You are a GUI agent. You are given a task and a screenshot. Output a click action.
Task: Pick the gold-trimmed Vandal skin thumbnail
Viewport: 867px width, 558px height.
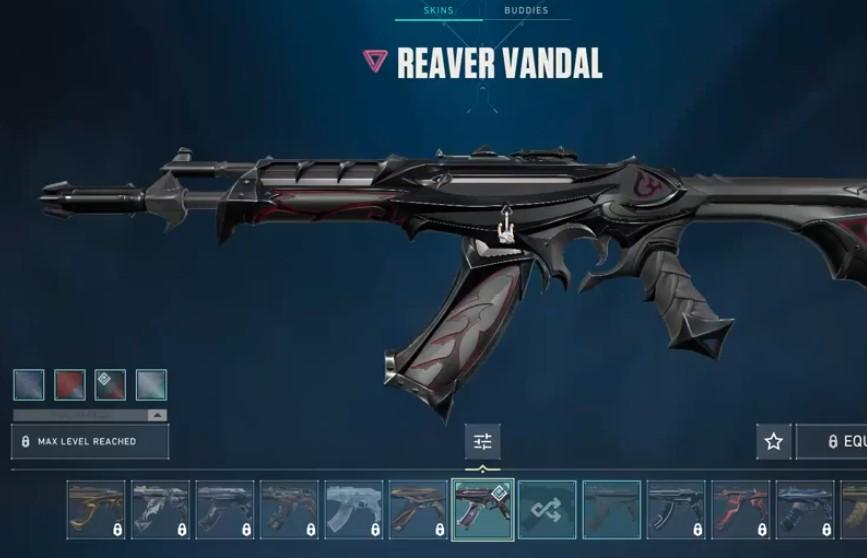(96, 510)
